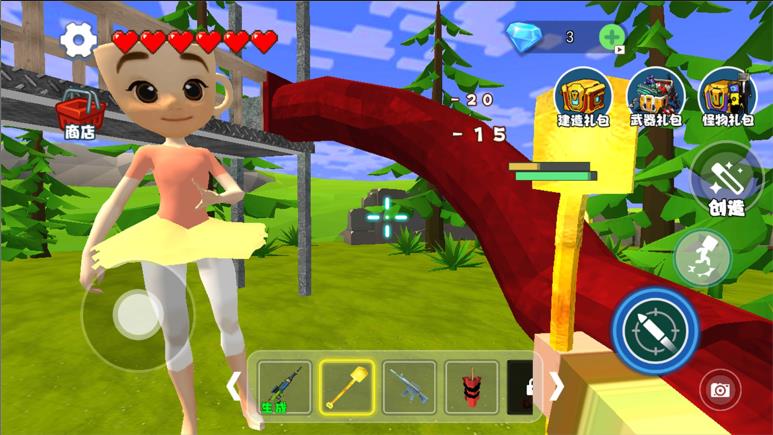Show next hotbar items with right arrow
This screenshot has width=773, height=435.
click(x=557, y=386)
